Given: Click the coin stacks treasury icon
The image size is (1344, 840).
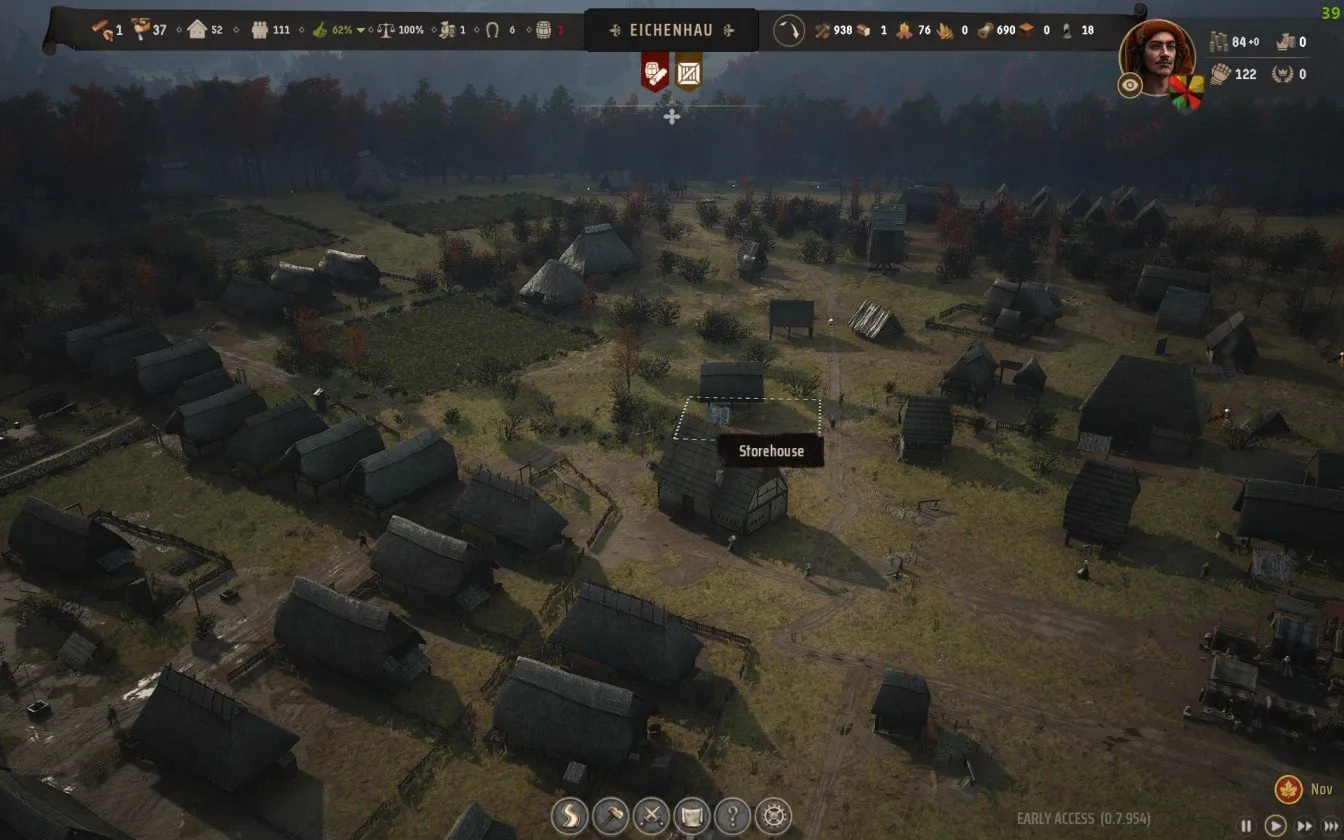Looking at the screenshot, I should (x=1218, y=42).
